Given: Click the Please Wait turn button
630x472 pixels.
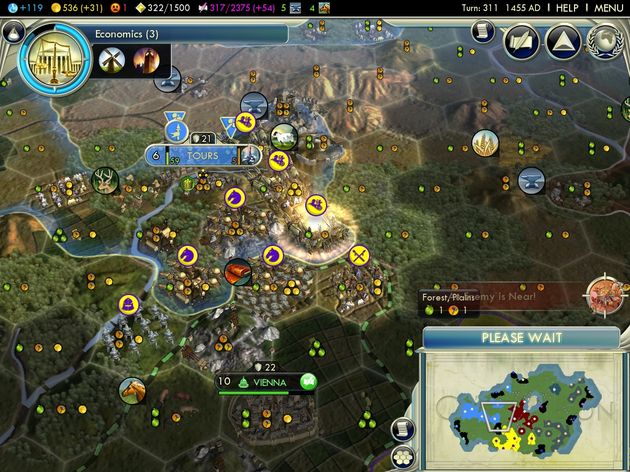Looking at the screenshot, I should (520, 338).
